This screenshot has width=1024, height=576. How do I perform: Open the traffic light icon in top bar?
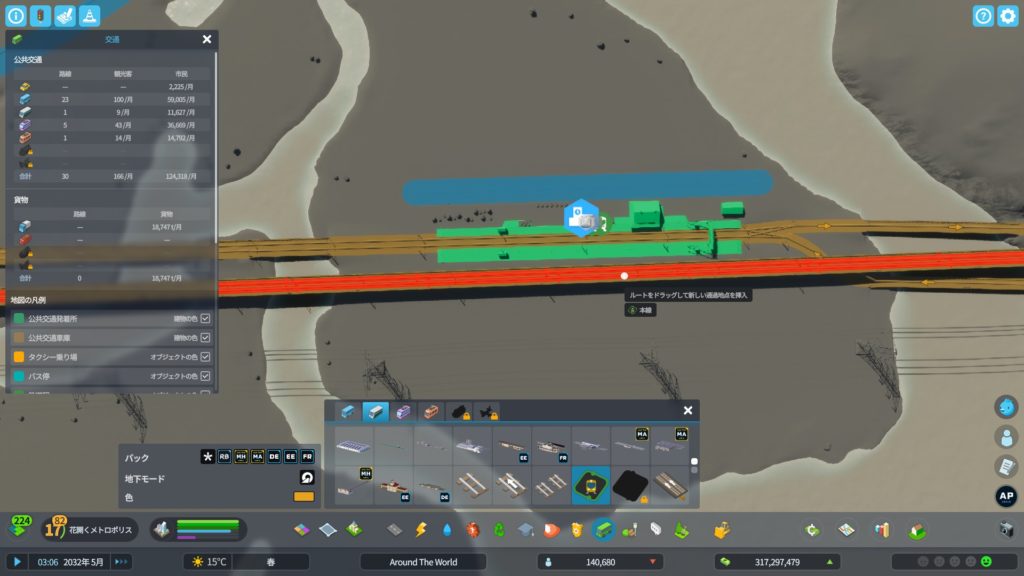(40, 15)
